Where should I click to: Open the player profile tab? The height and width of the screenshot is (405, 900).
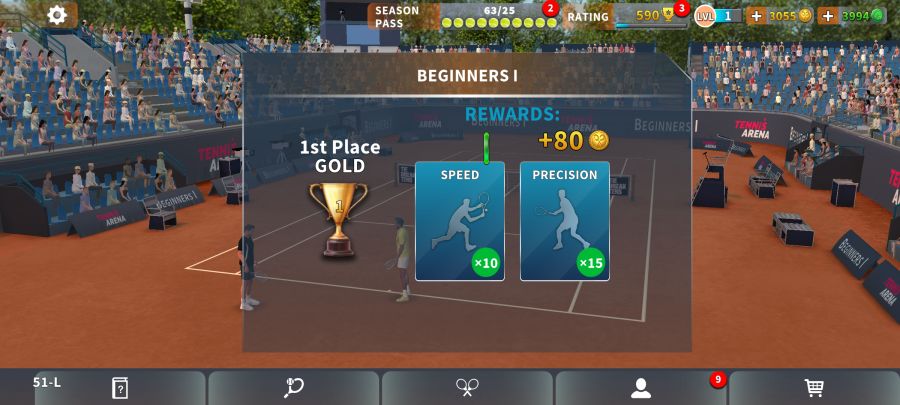tap(641, 388)
